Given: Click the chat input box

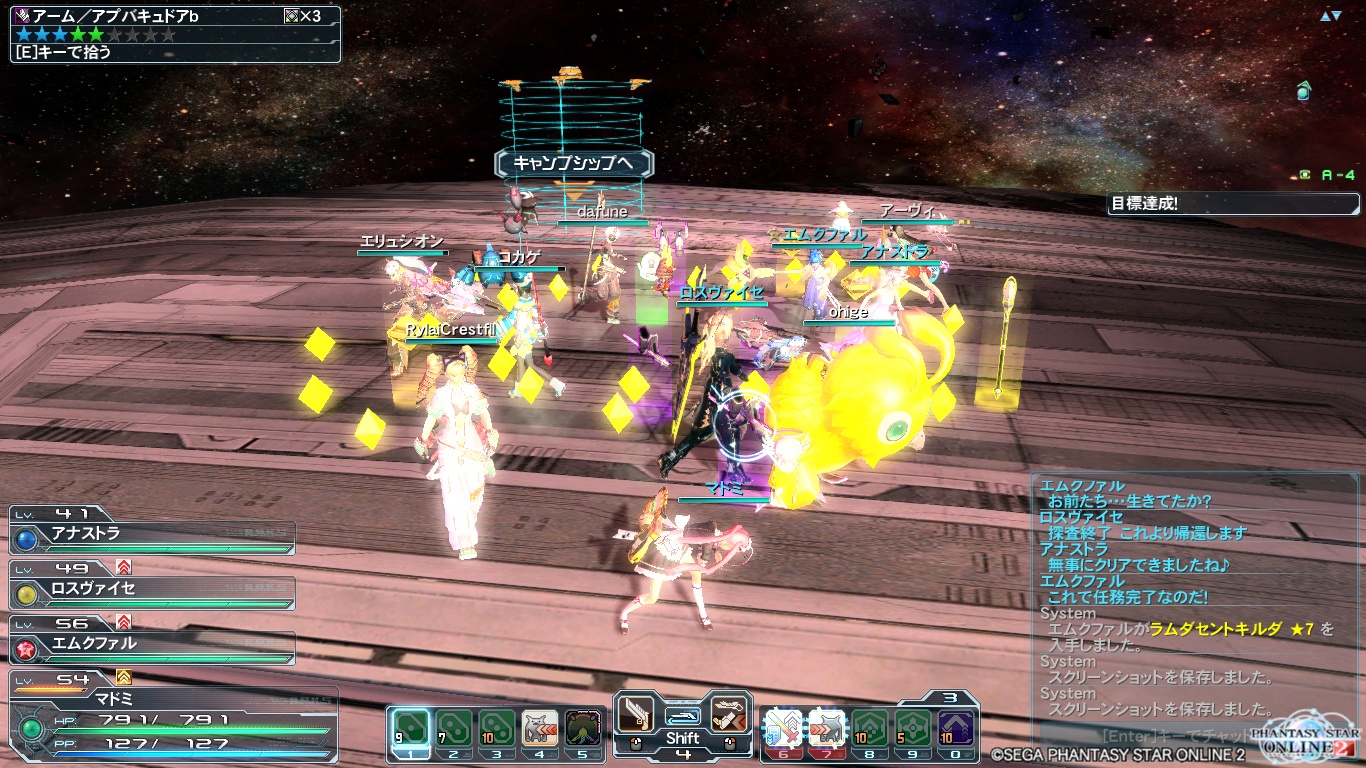Looking at the screenshot, I should pos(1150,735).
